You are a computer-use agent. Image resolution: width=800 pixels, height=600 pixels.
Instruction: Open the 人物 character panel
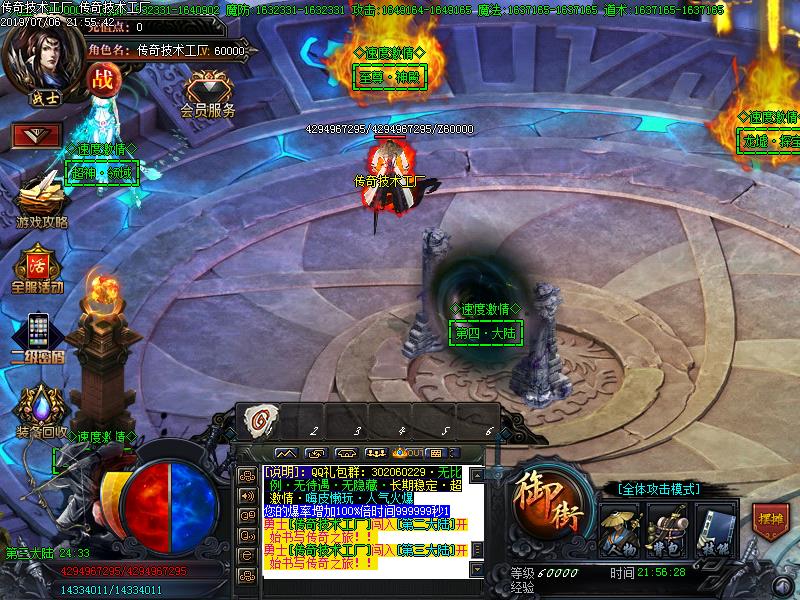tap(621, 527)
